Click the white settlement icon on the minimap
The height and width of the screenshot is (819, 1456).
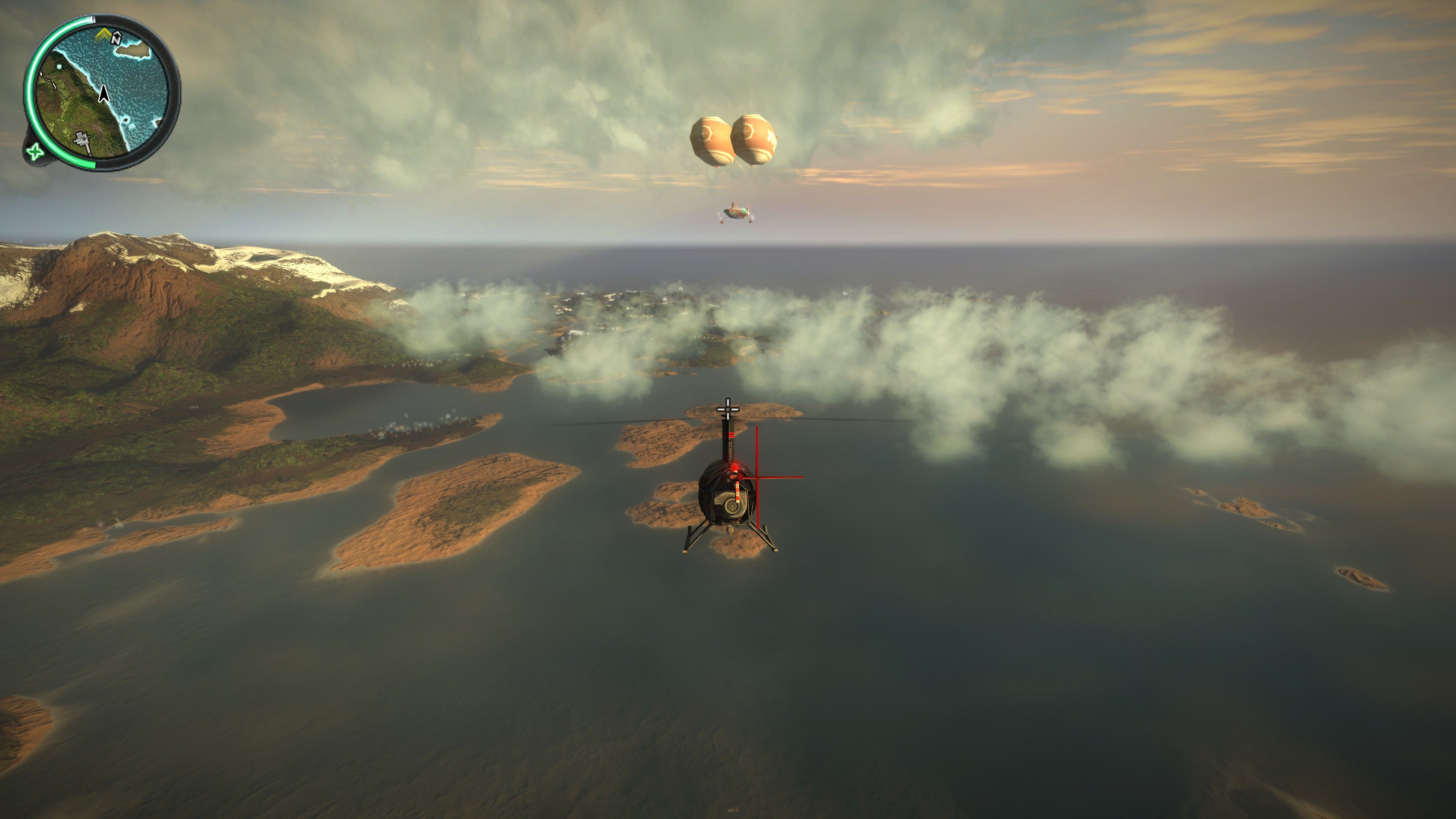pyautogui.click(x=83, y=140)
